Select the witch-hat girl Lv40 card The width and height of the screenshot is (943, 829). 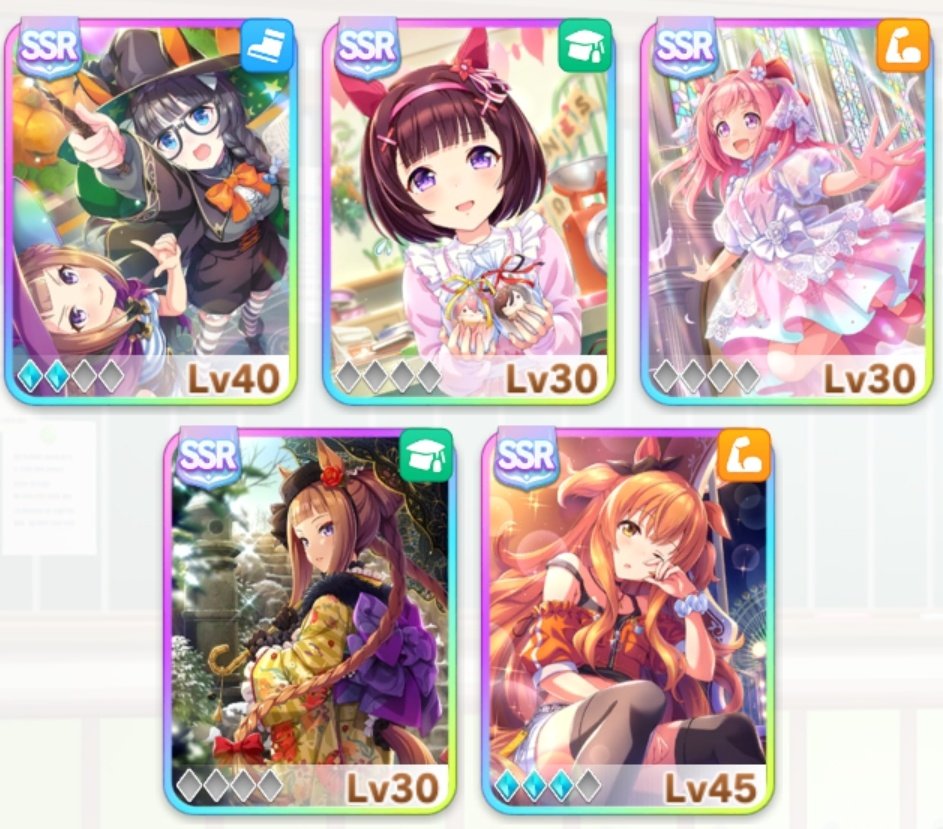click(150, 210)
